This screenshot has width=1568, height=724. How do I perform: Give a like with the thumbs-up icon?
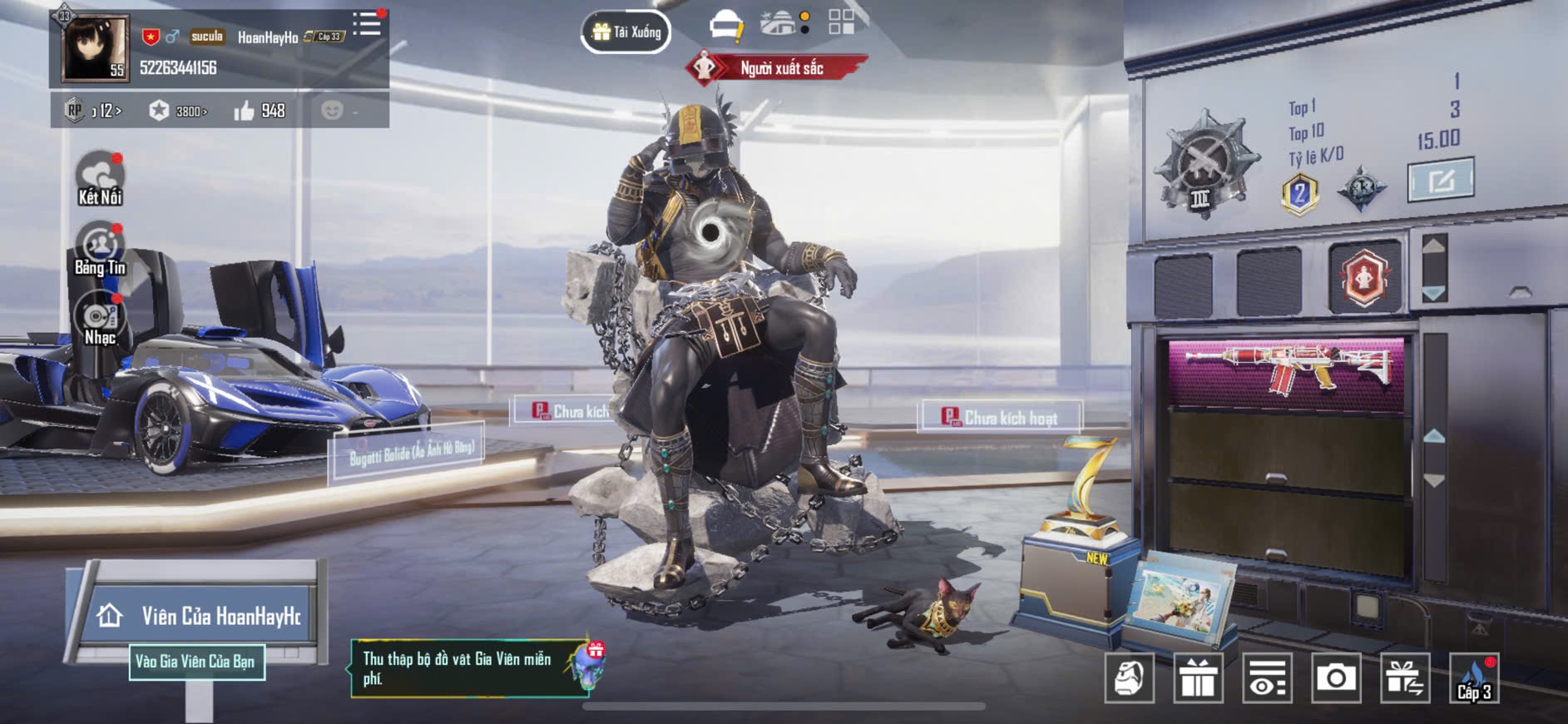tap(244, 111)
